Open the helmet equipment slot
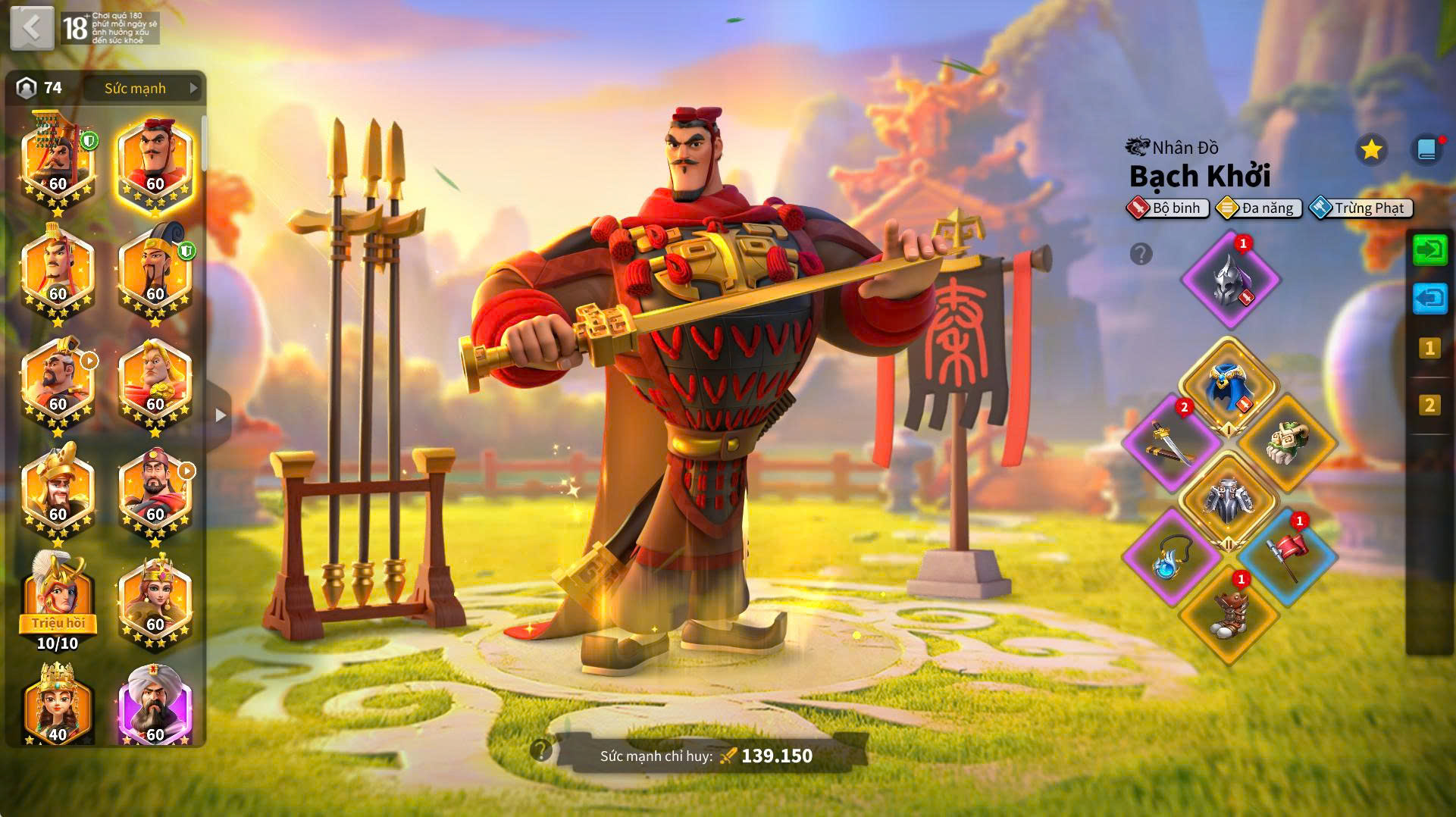 pyautogui.click(x=1229, y=280)
